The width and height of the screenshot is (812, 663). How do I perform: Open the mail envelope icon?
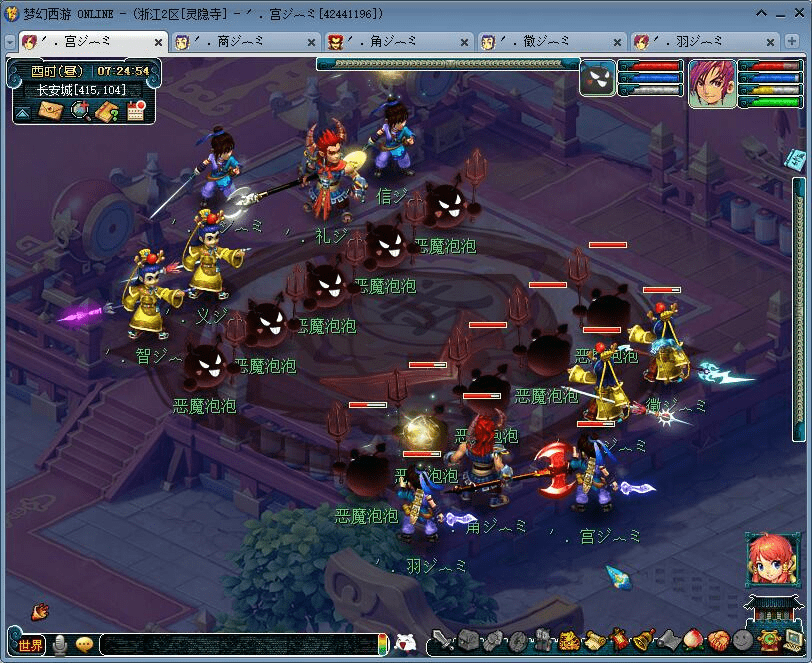tap(51, 111)
